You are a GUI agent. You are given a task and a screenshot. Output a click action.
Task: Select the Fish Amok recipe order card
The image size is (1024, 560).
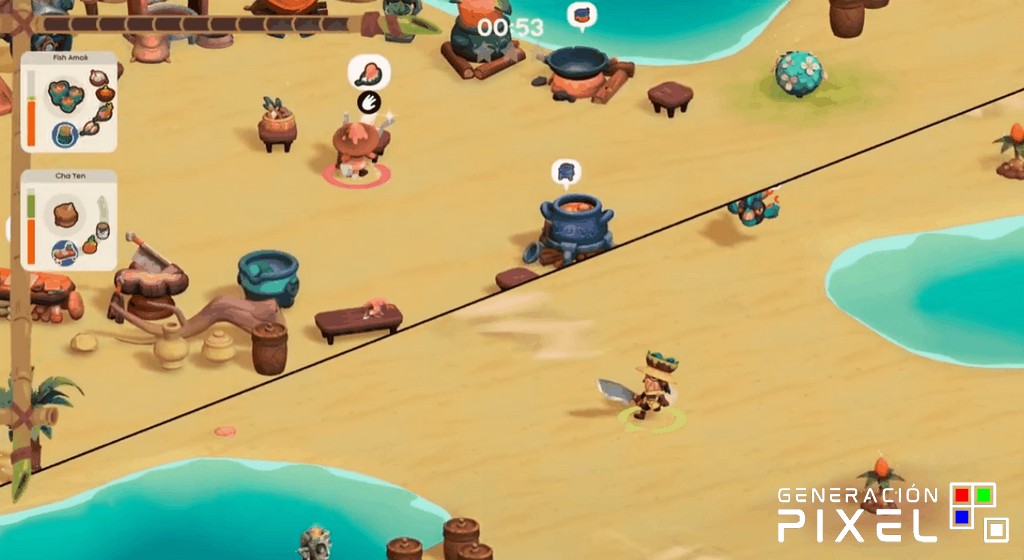(68, 102)
